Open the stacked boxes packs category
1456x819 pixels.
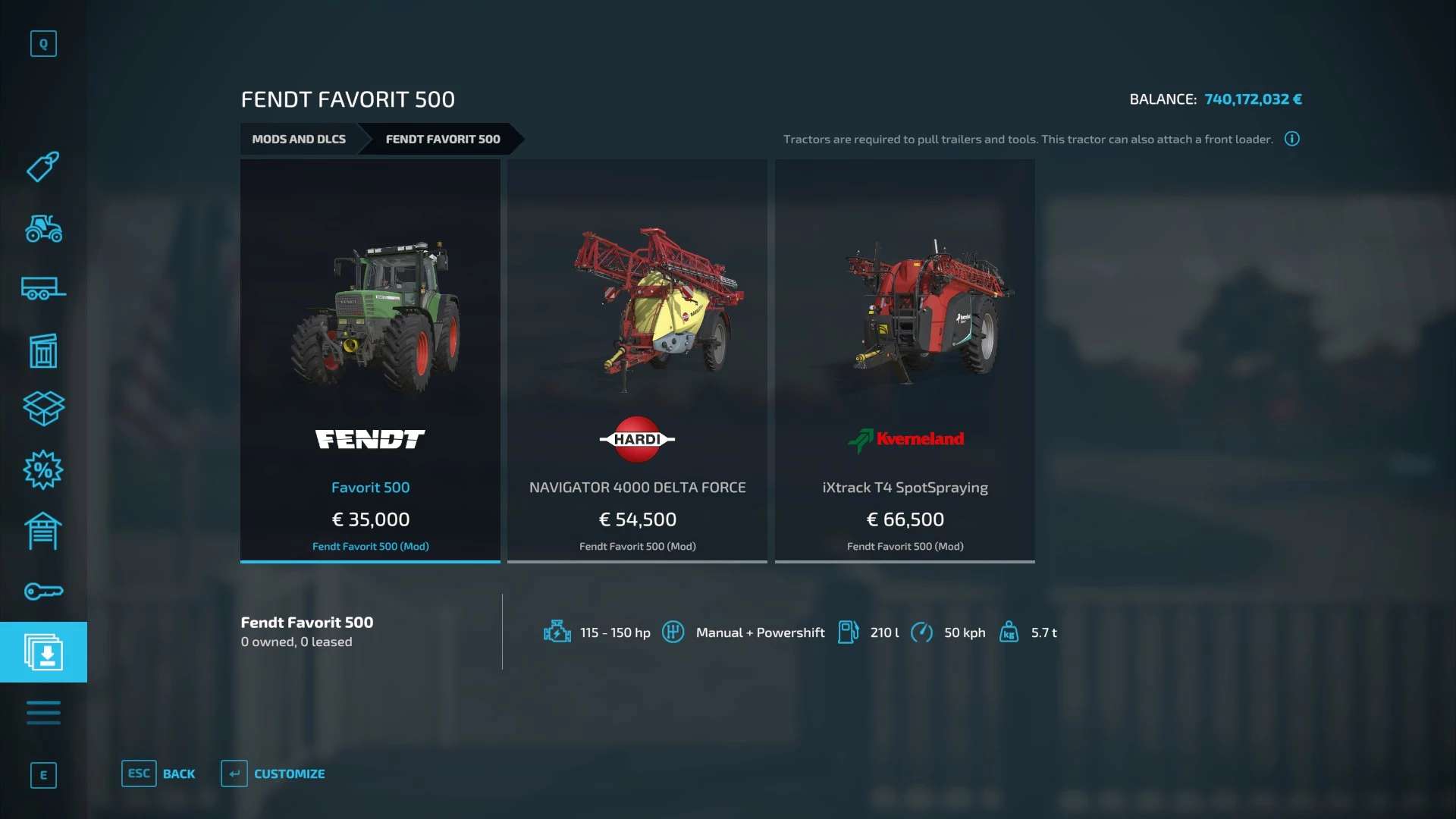[x=43, y=409]
